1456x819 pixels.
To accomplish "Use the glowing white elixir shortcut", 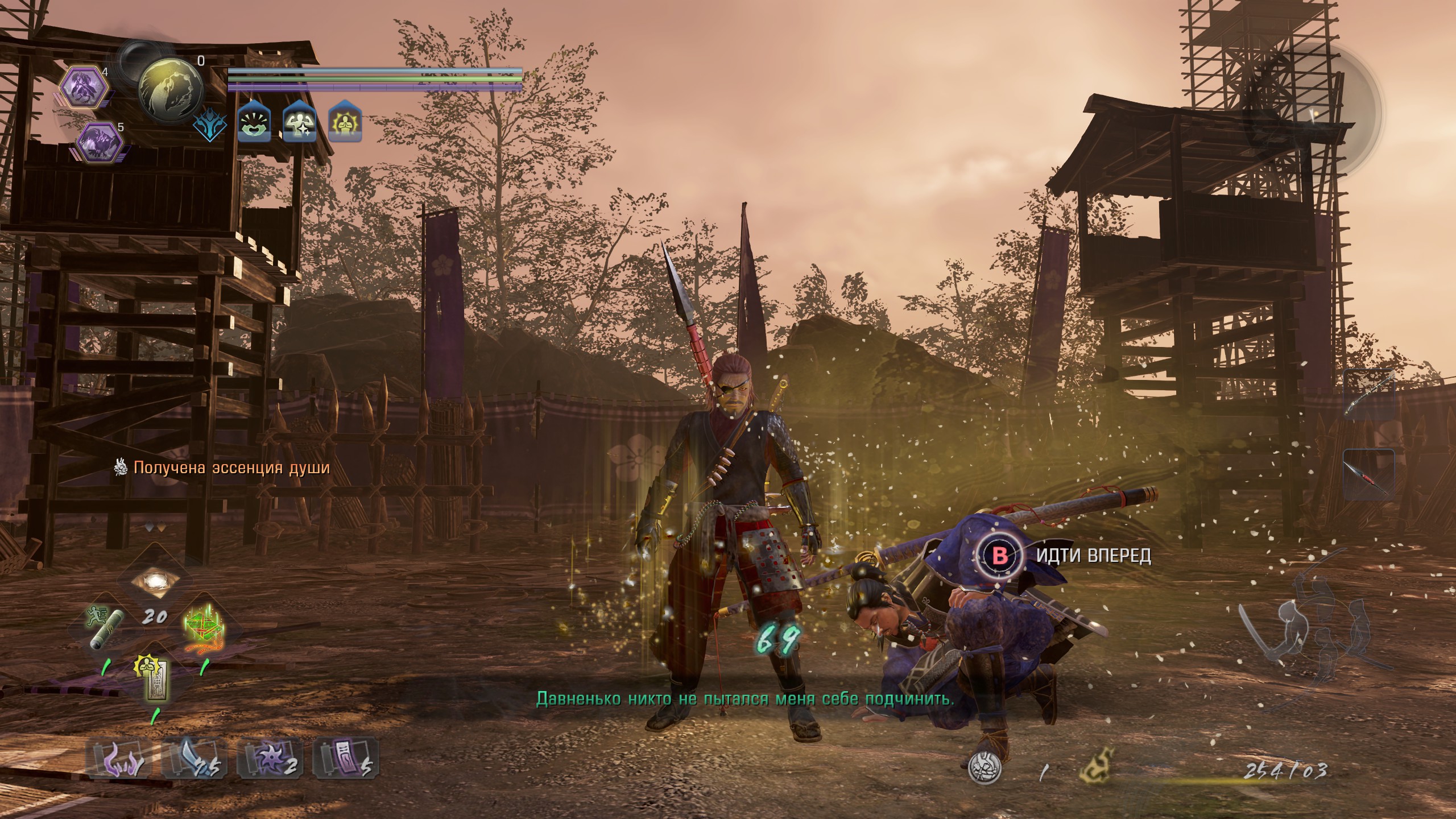I will tap(154, 581).
